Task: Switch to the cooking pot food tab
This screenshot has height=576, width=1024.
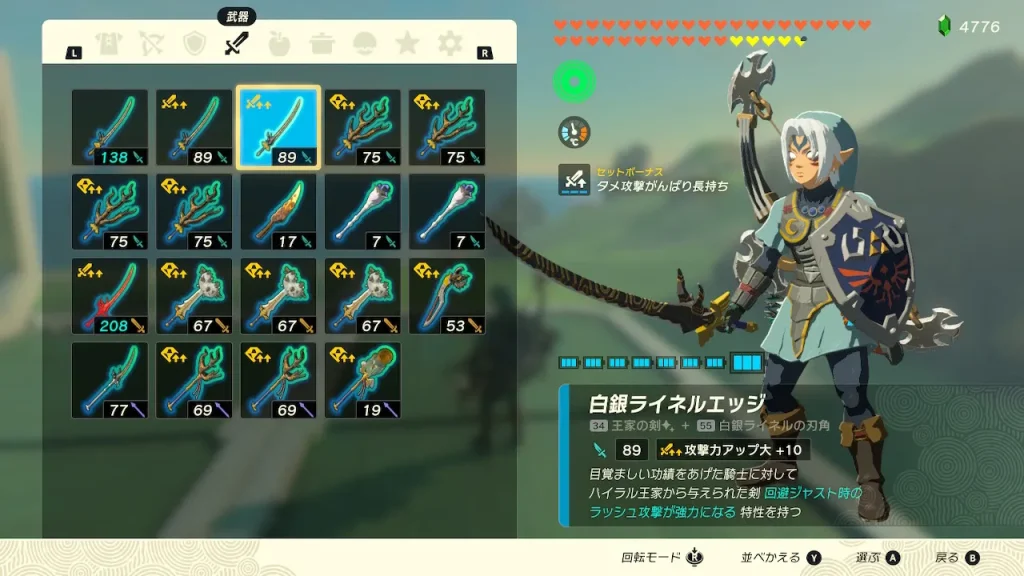Action: pos(322,44)
